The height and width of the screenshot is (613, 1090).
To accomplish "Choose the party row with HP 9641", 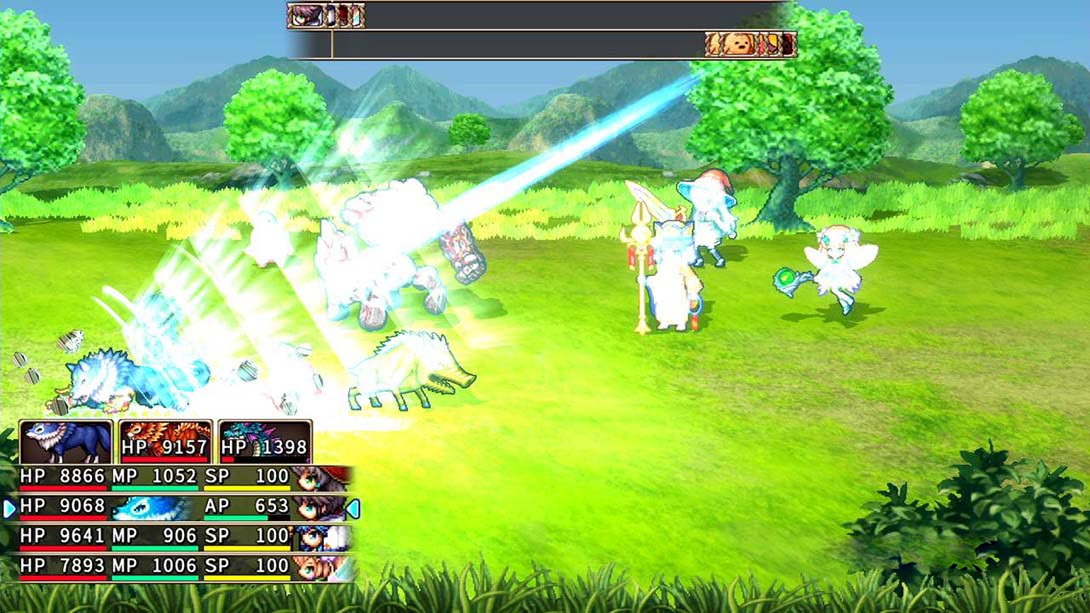I will (180, 538).
